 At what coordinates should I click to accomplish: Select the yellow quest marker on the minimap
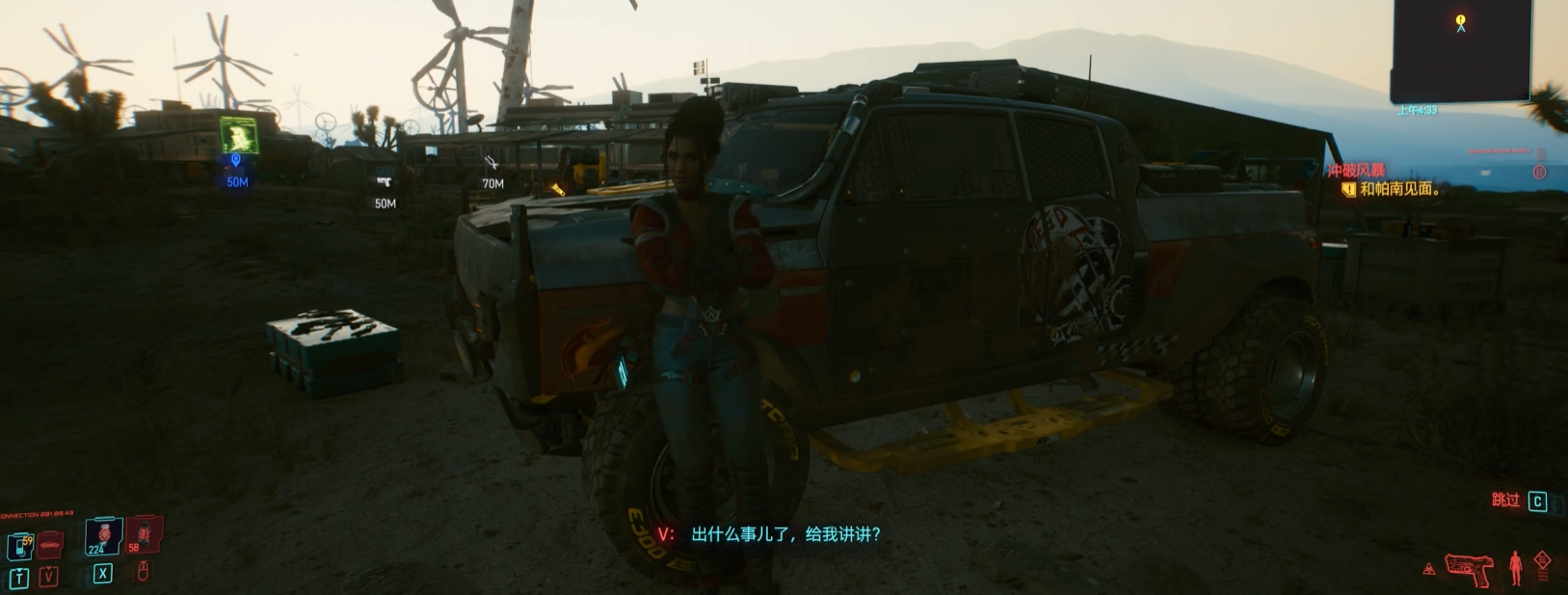coord(1461,21)
